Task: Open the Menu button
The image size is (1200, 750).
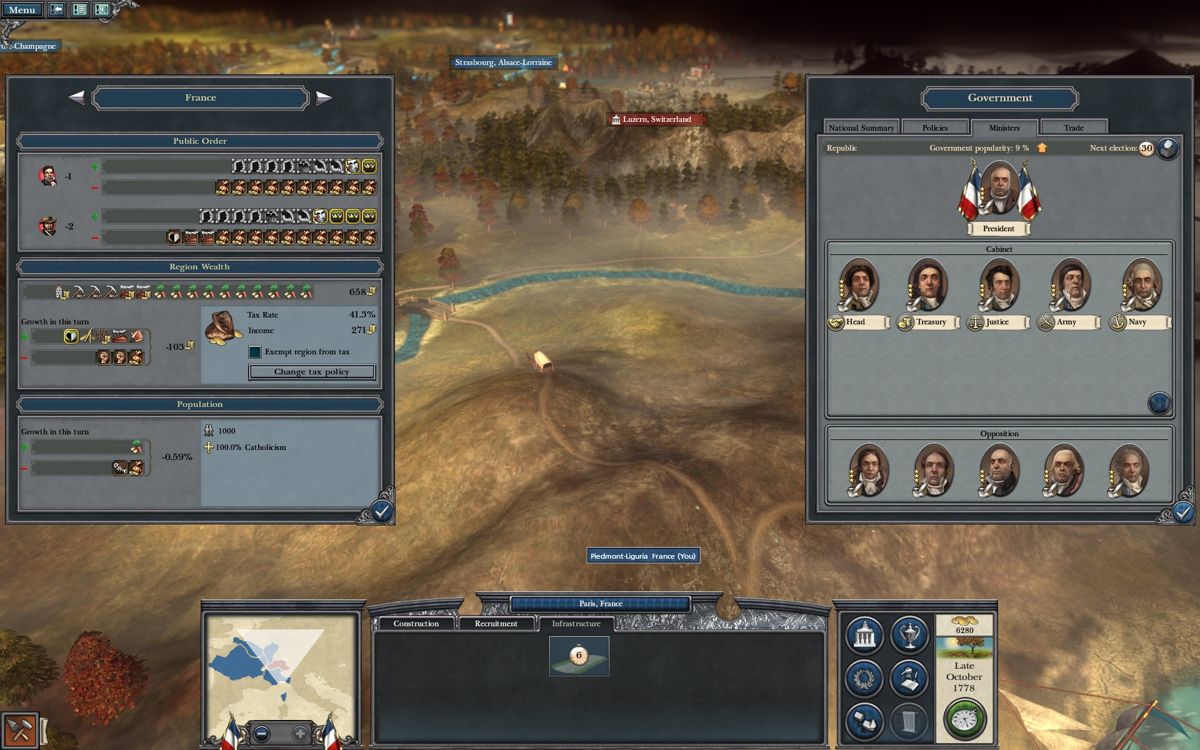Action: (x=21, y=10)
